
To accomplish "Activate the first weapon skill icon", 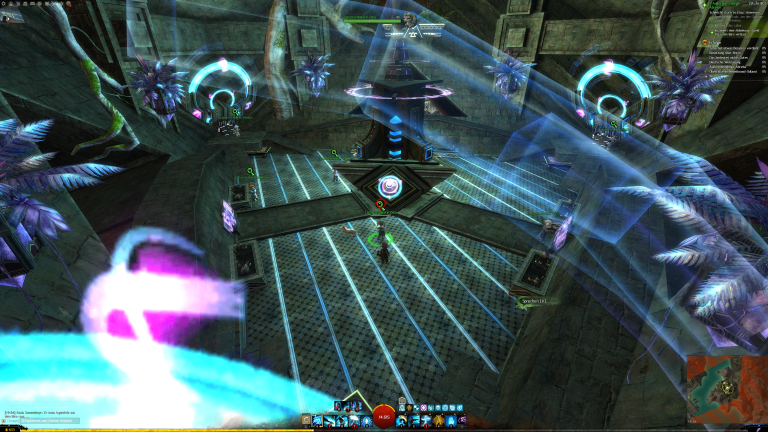I will (x=317, y=420).
